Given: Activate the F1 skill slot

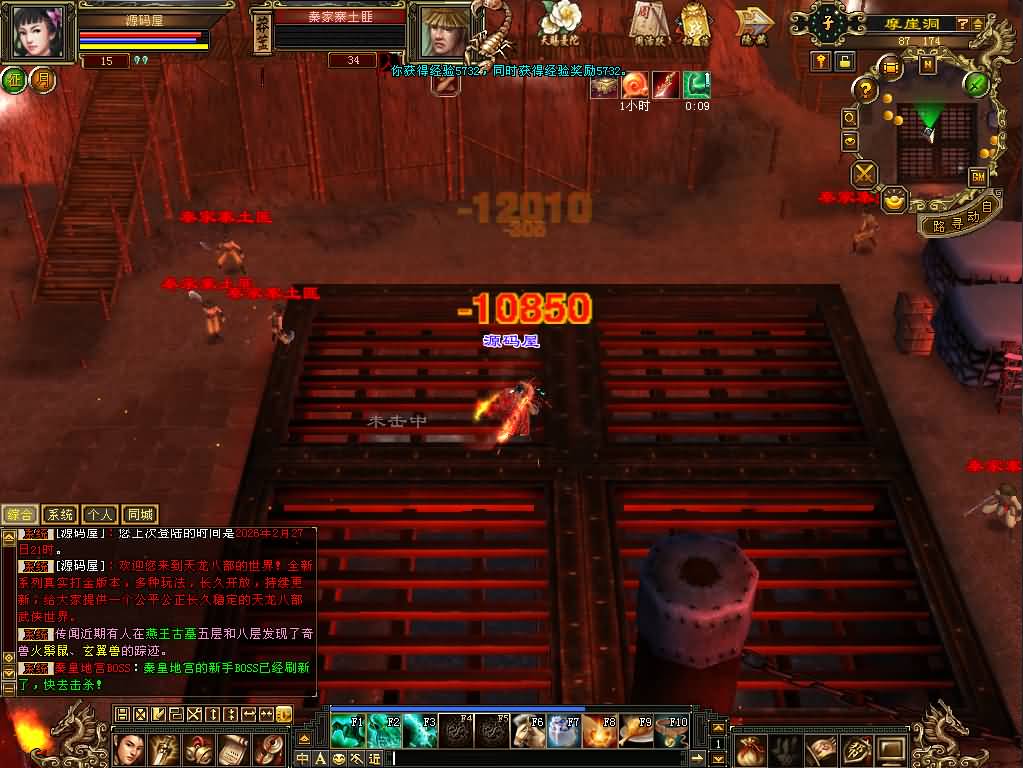Looking at the screenshot, I should [347, 730].
